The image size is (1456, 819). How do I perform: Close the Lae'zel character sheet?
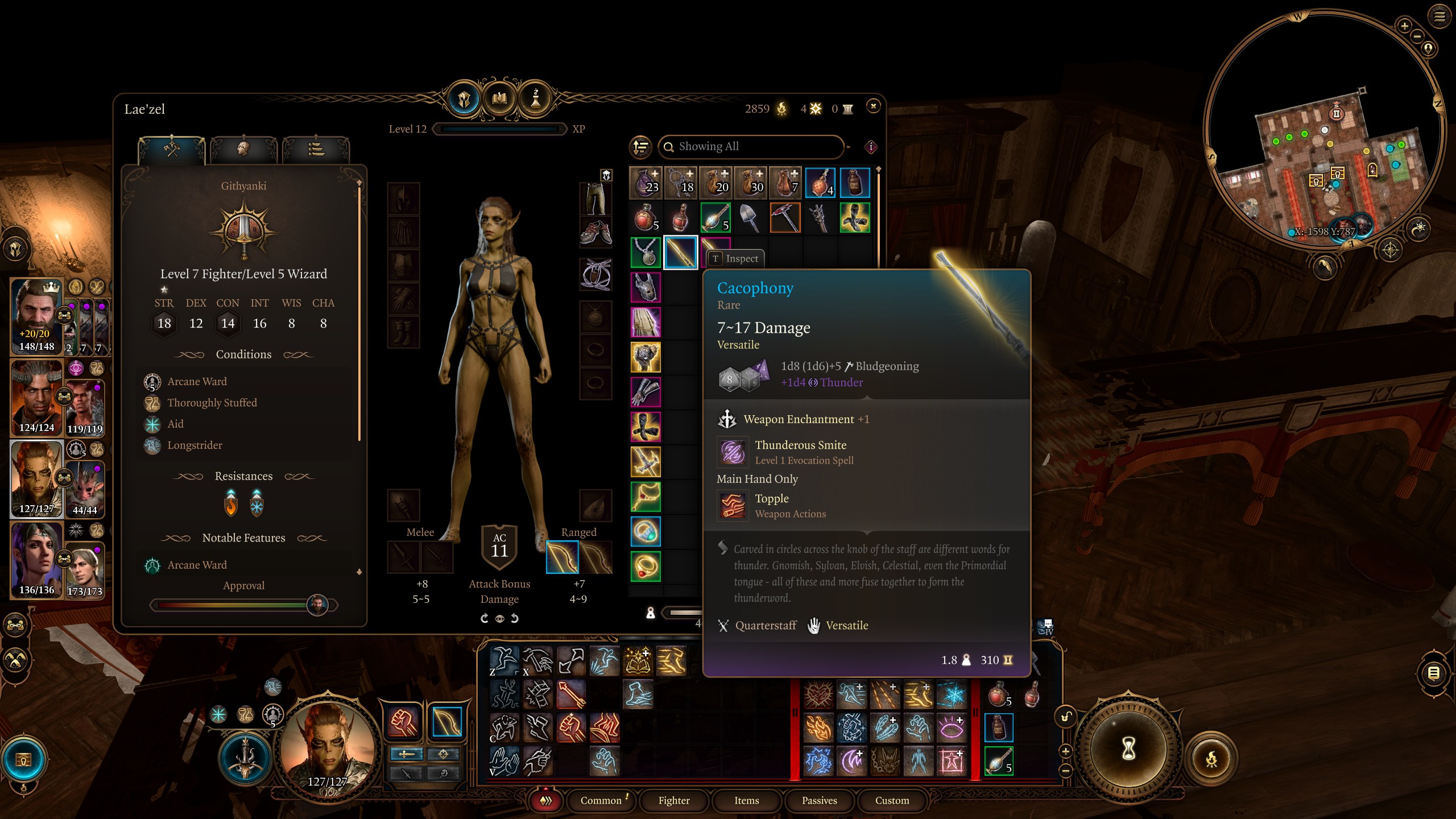[x=873, y=106]
